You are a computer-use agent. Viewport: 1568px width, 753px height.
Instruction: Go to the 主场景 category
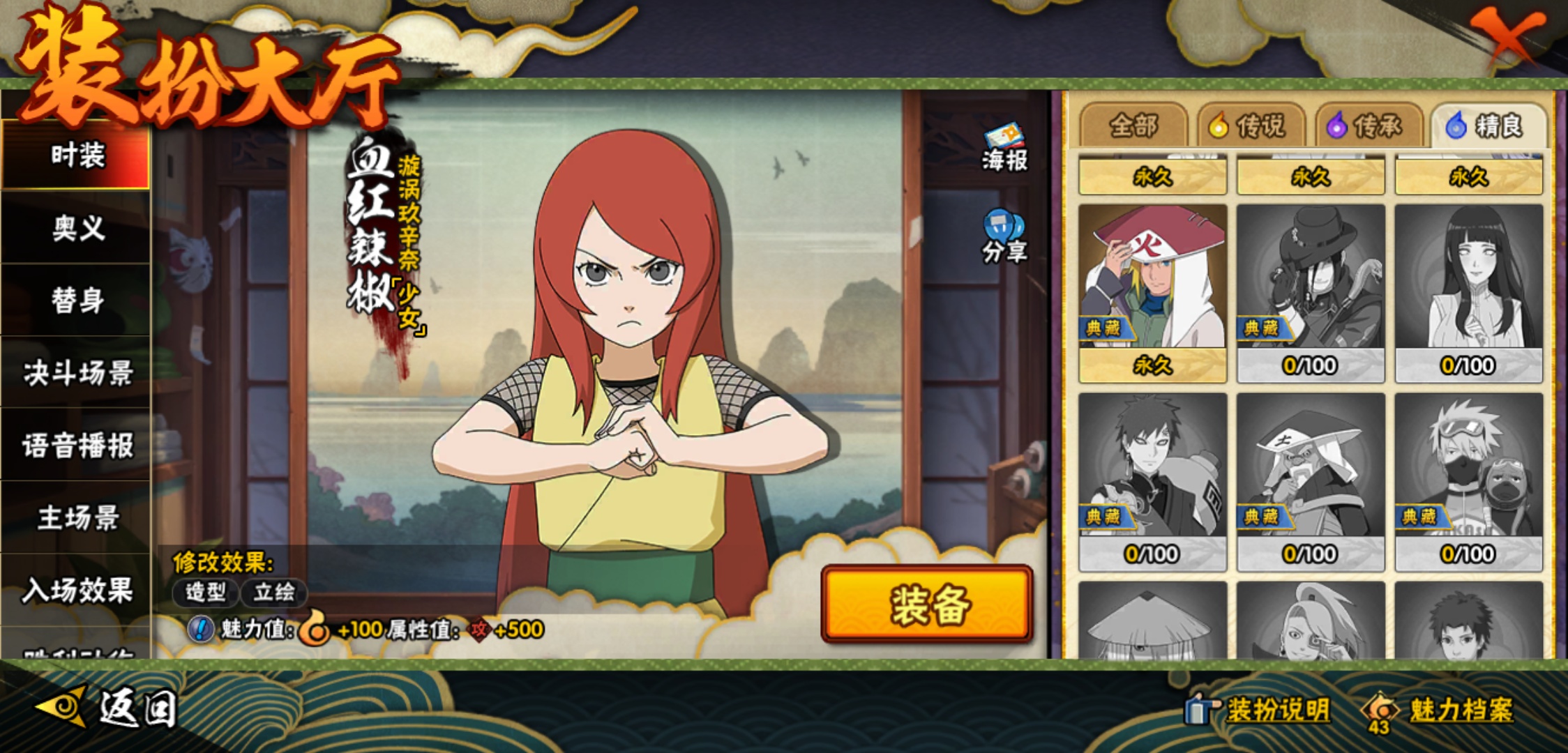point(77,518)
